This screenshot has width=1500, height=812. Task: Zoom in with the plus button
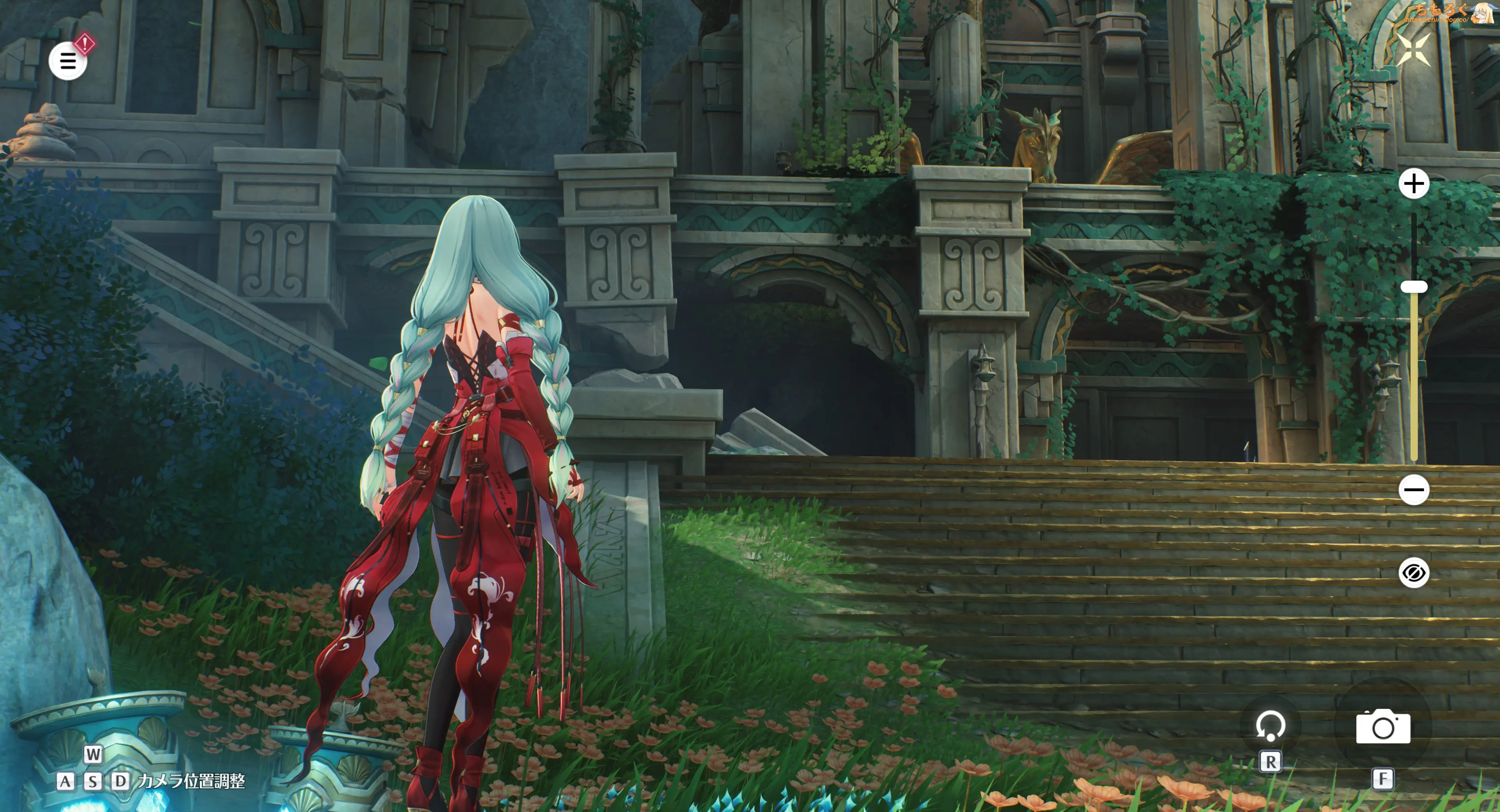1414,184
